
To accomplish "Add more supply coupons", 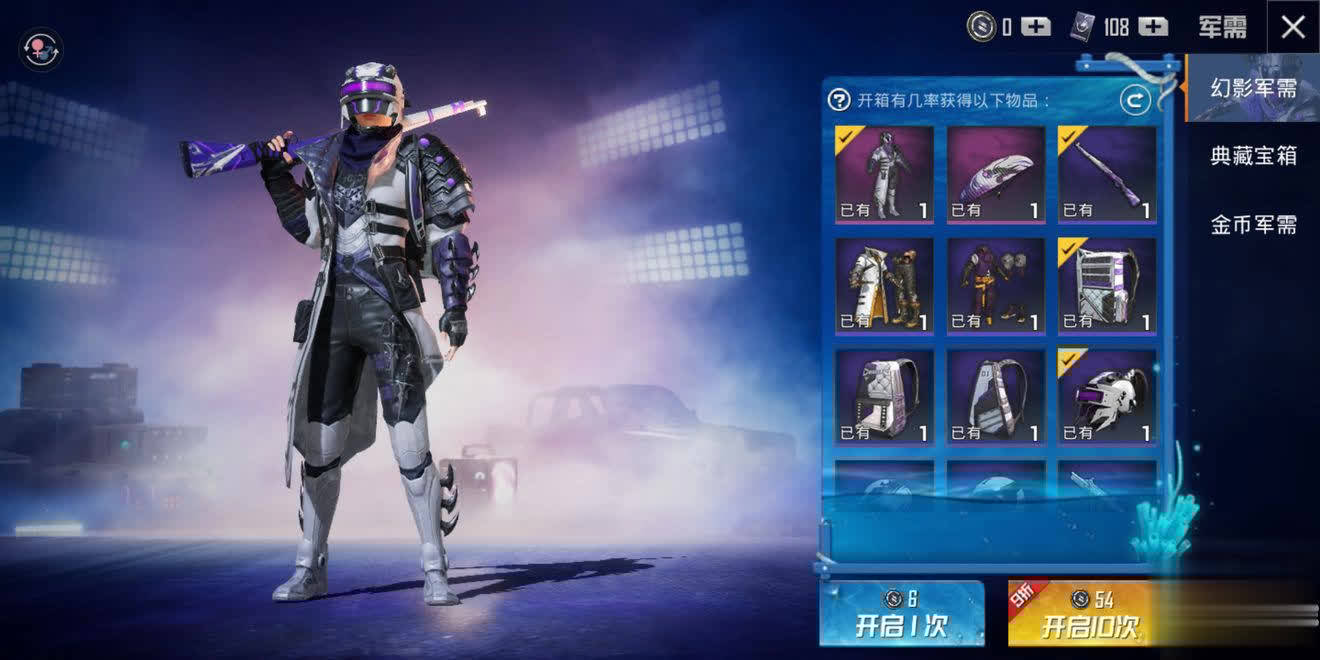I will pyautogui.click(x=1153, y=27).
